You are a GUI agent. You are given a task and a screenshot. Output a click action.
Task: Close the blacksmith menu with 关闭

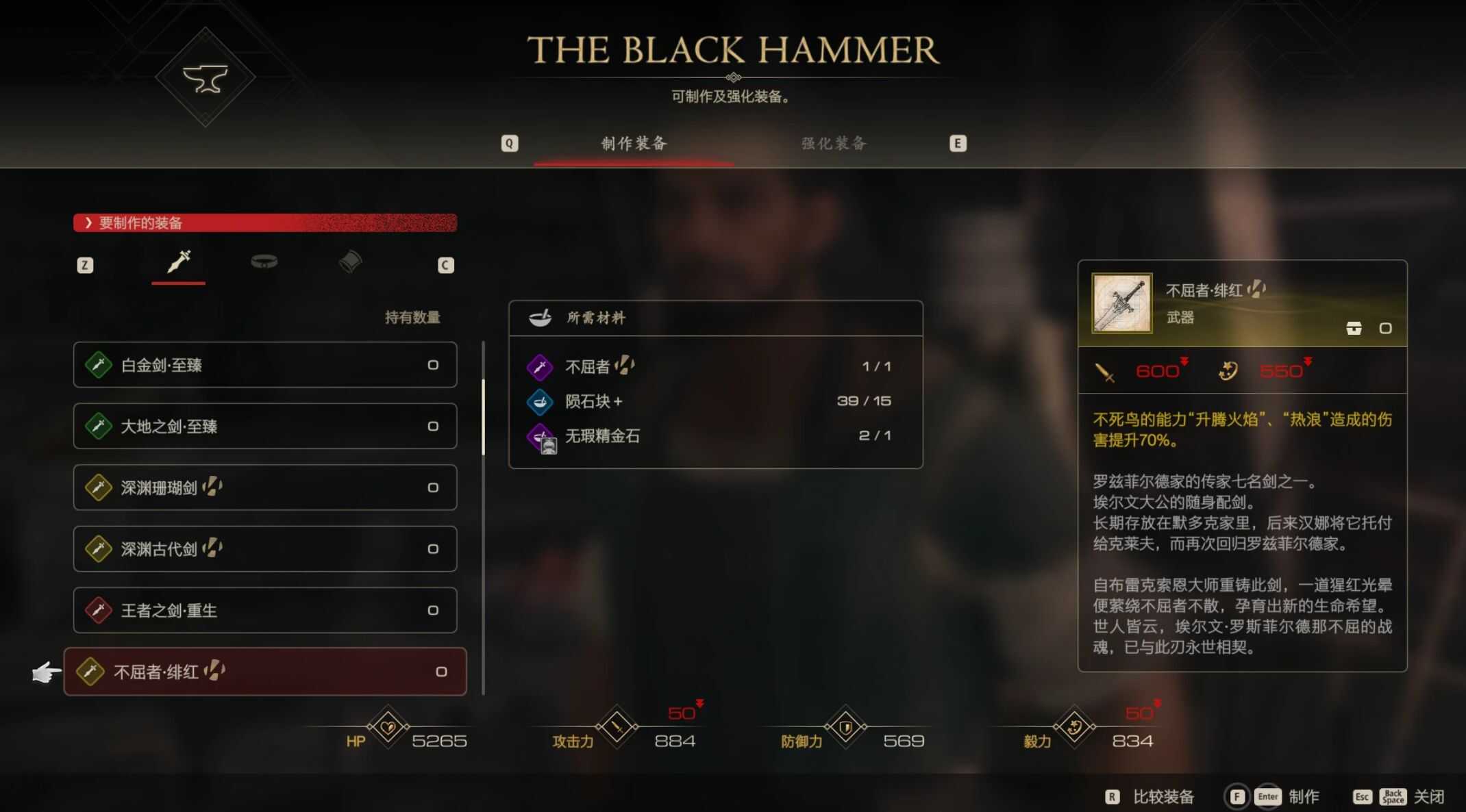[1428, 796]
